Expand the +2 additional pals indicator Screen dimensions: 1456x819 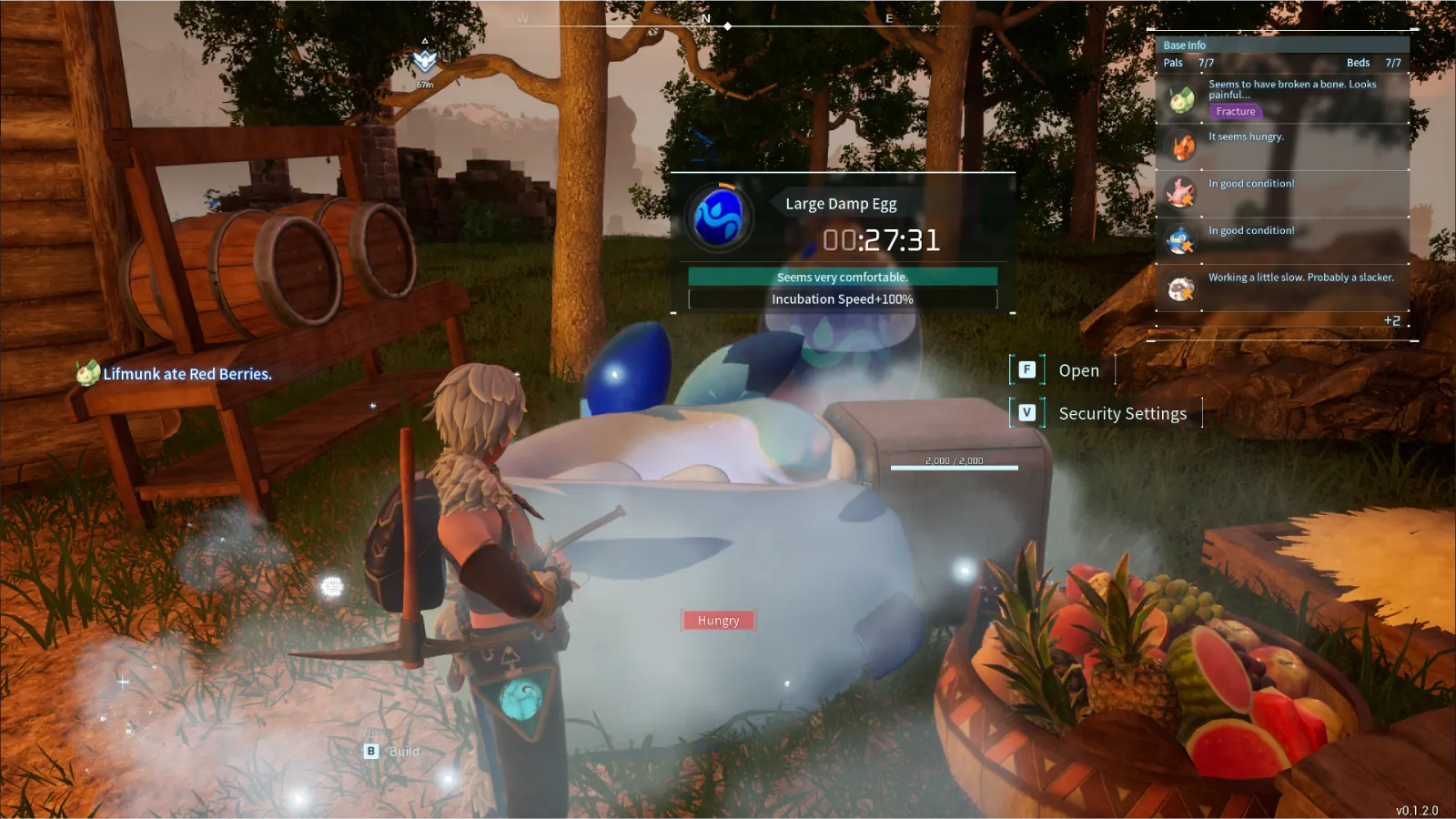[x=1391, y=320]
